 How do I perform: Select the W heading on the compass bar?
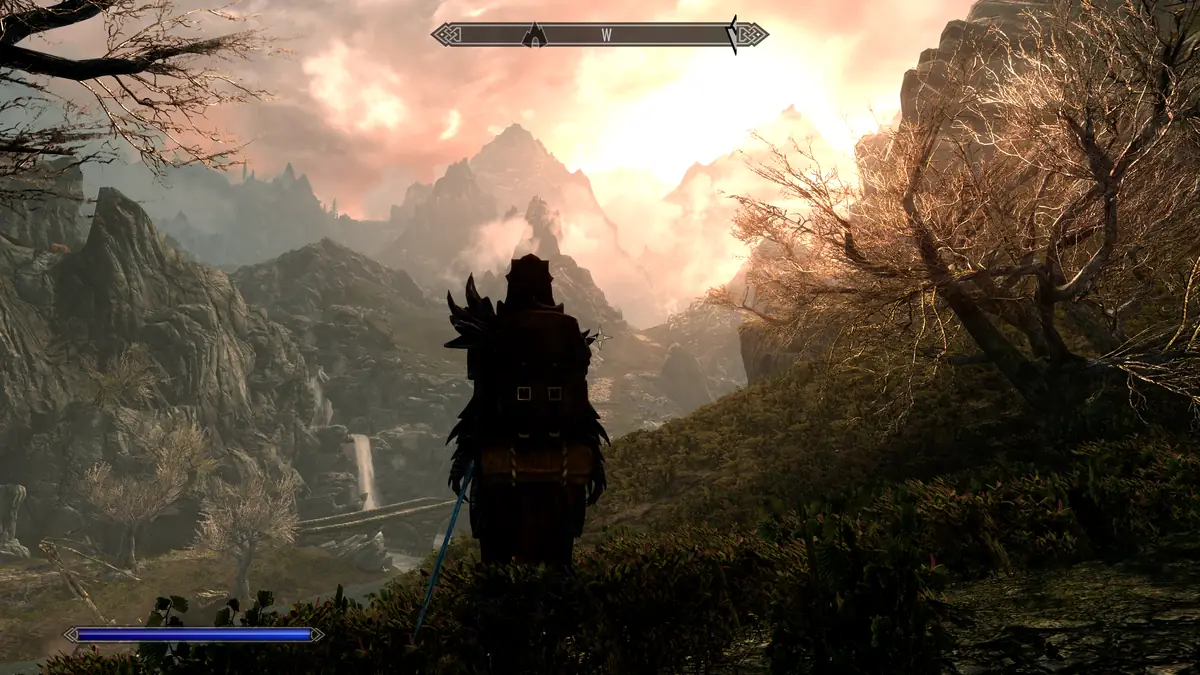[x=606, y=35]
